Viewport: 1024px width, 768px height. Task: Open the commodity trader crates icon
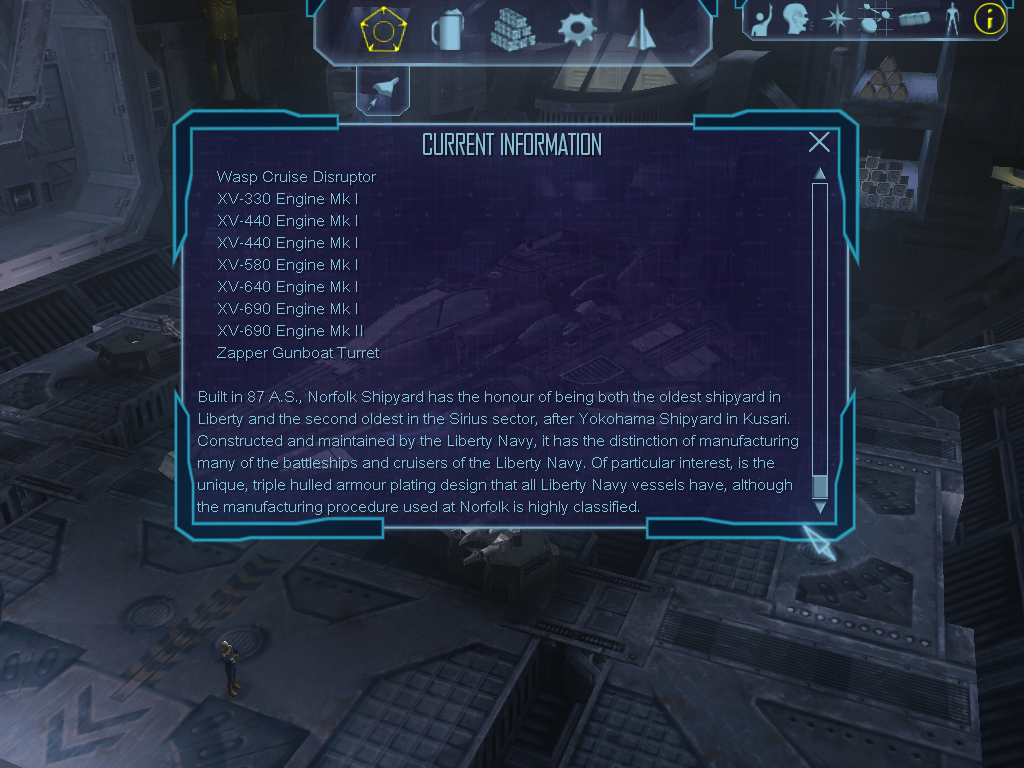pyautogui.click(x=512, y=30)
